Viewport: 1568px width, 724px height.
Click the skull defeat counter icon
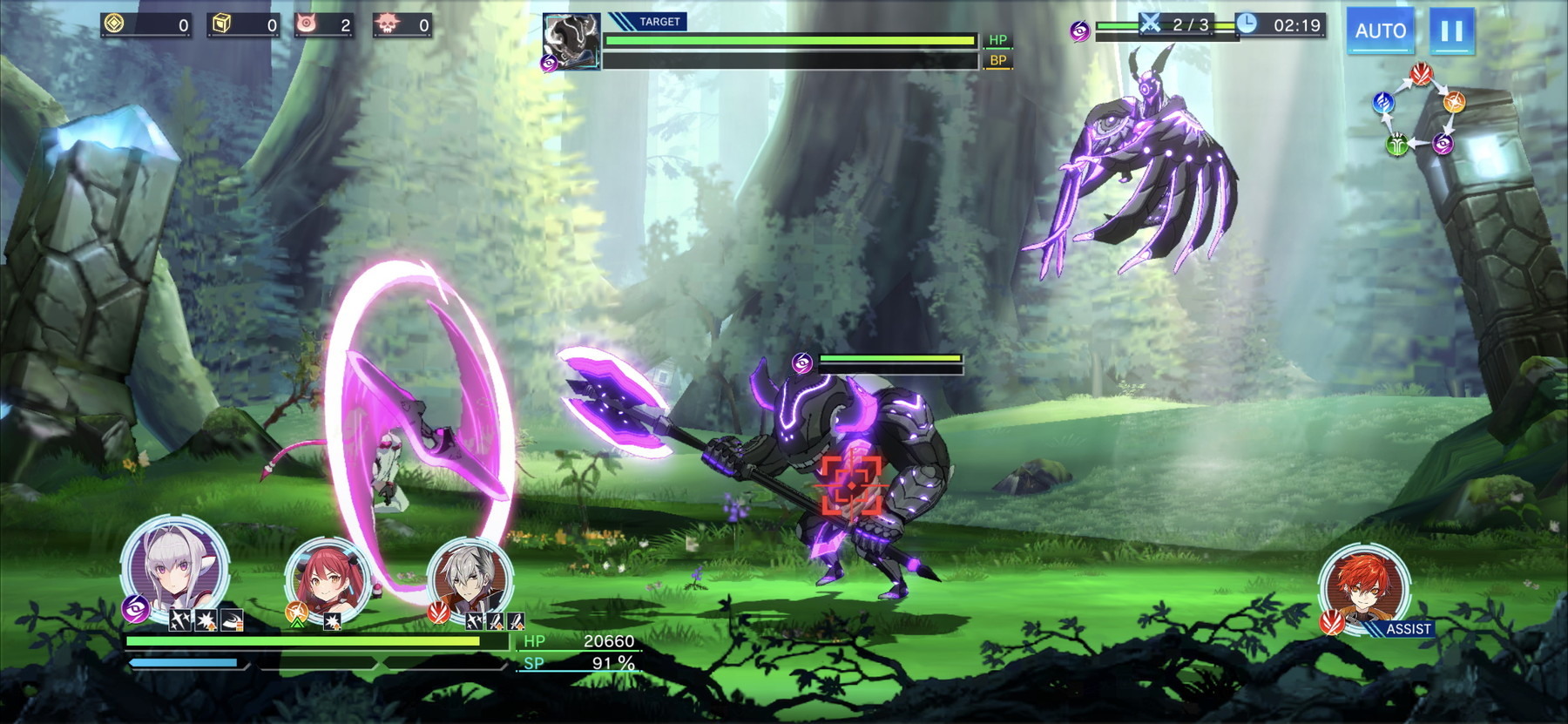point(386,24)
